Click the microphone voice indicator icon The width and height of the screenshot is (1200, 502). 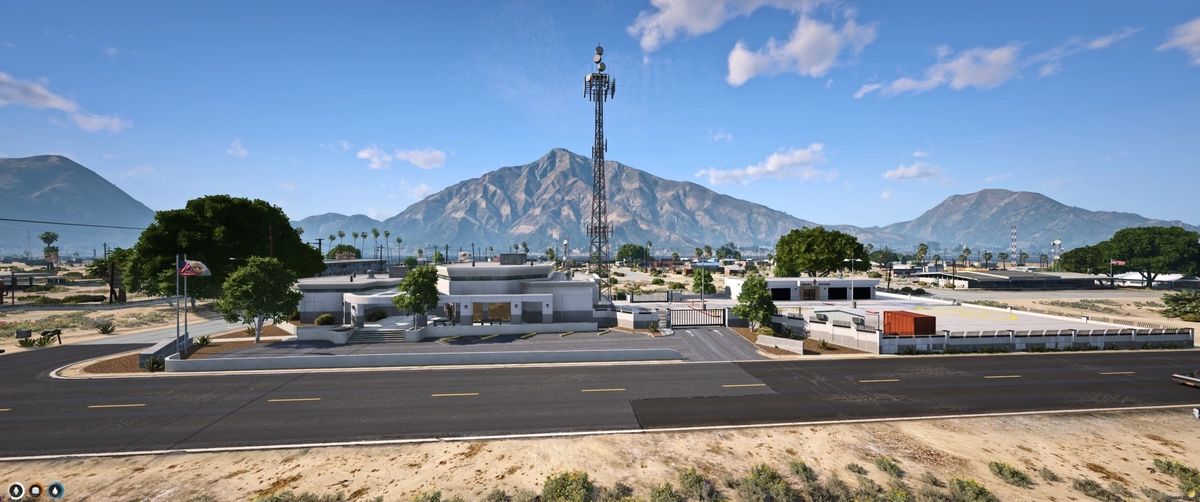(x=16, y=490)
